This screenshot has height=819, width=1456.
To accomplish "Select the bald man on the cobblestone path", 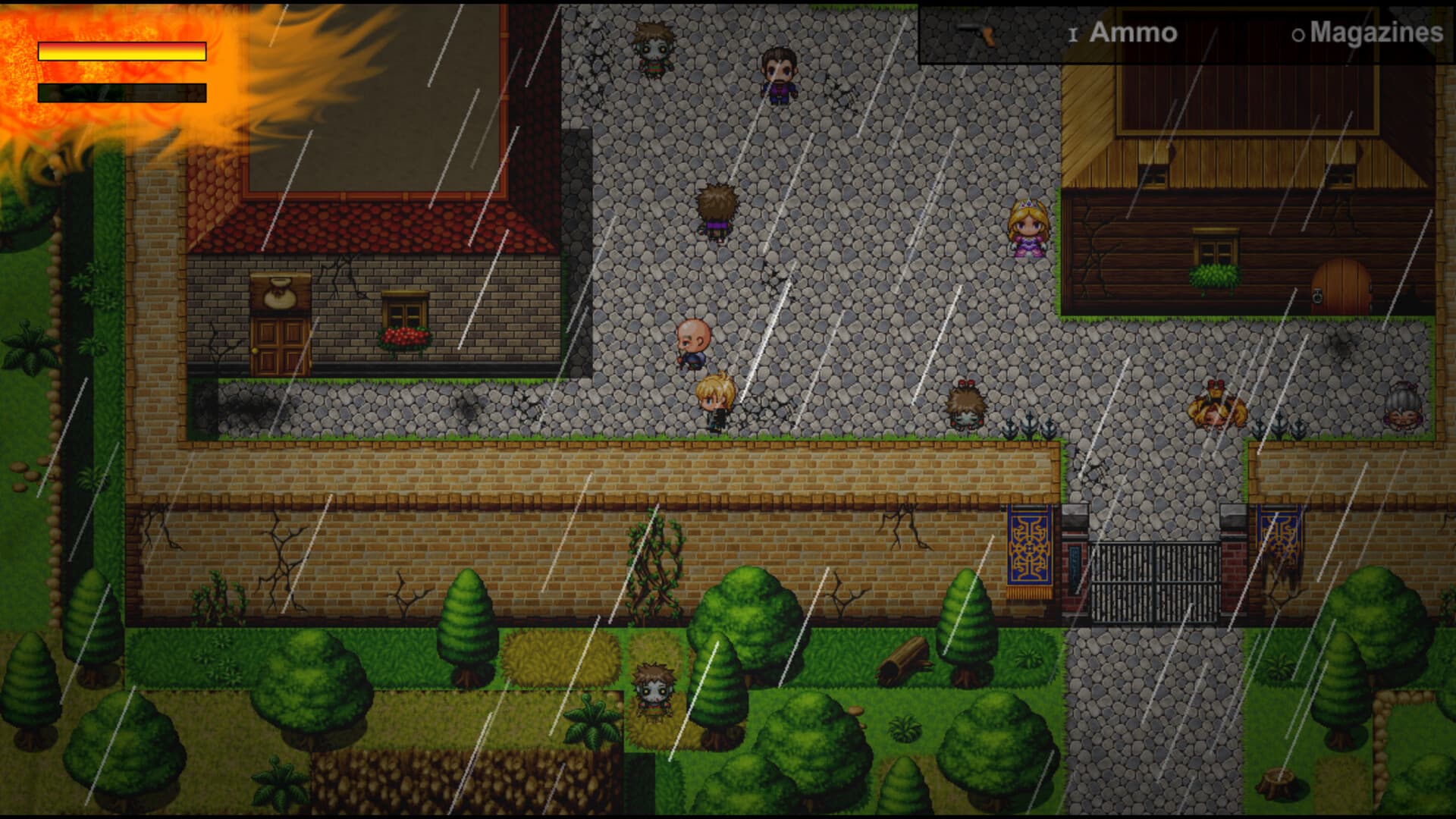I will pos(694,341).
